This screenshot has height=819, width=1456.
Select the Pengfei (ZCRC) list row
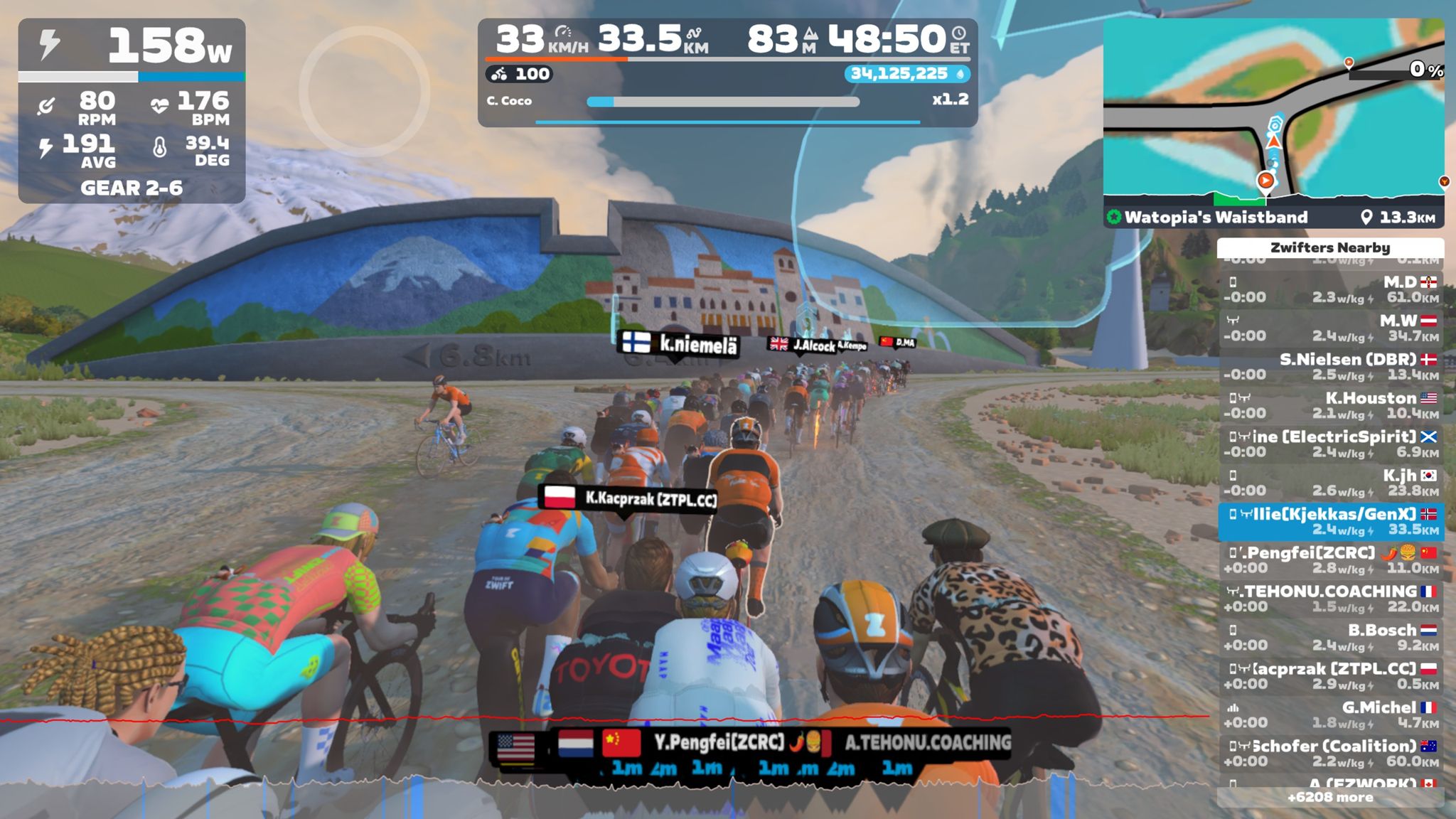(x=1330, y=560)
